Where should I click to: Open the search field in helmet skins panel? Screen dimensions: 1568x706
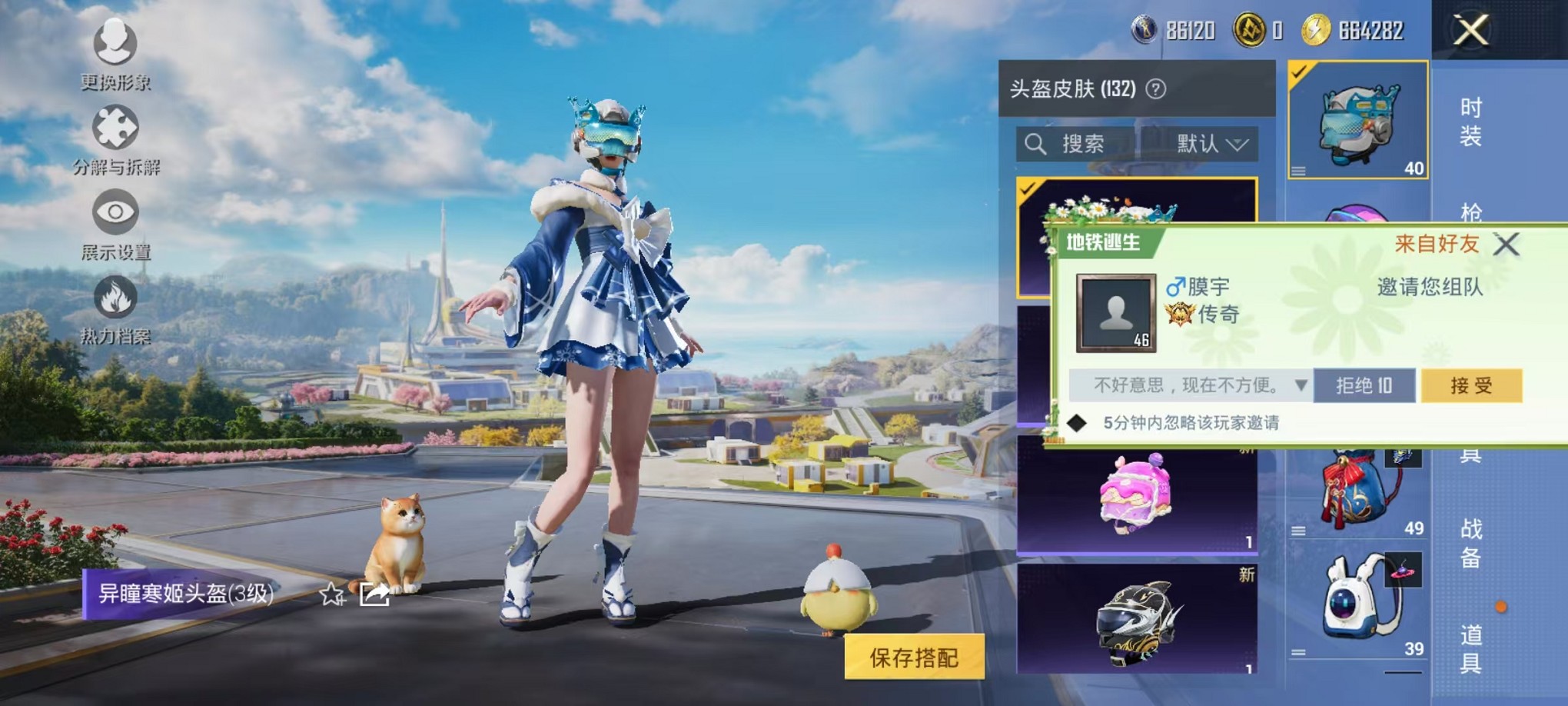1076,145
